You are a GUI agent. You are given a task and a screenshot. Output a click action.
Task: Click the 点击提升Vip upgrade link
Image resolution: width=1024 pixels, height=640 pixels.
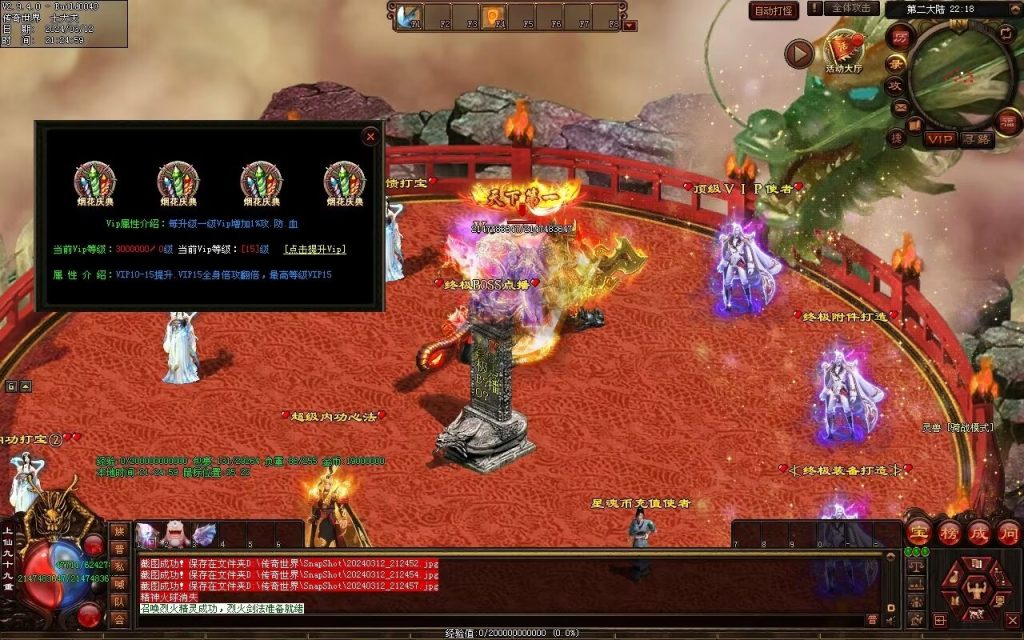click(x=315, y=249)
